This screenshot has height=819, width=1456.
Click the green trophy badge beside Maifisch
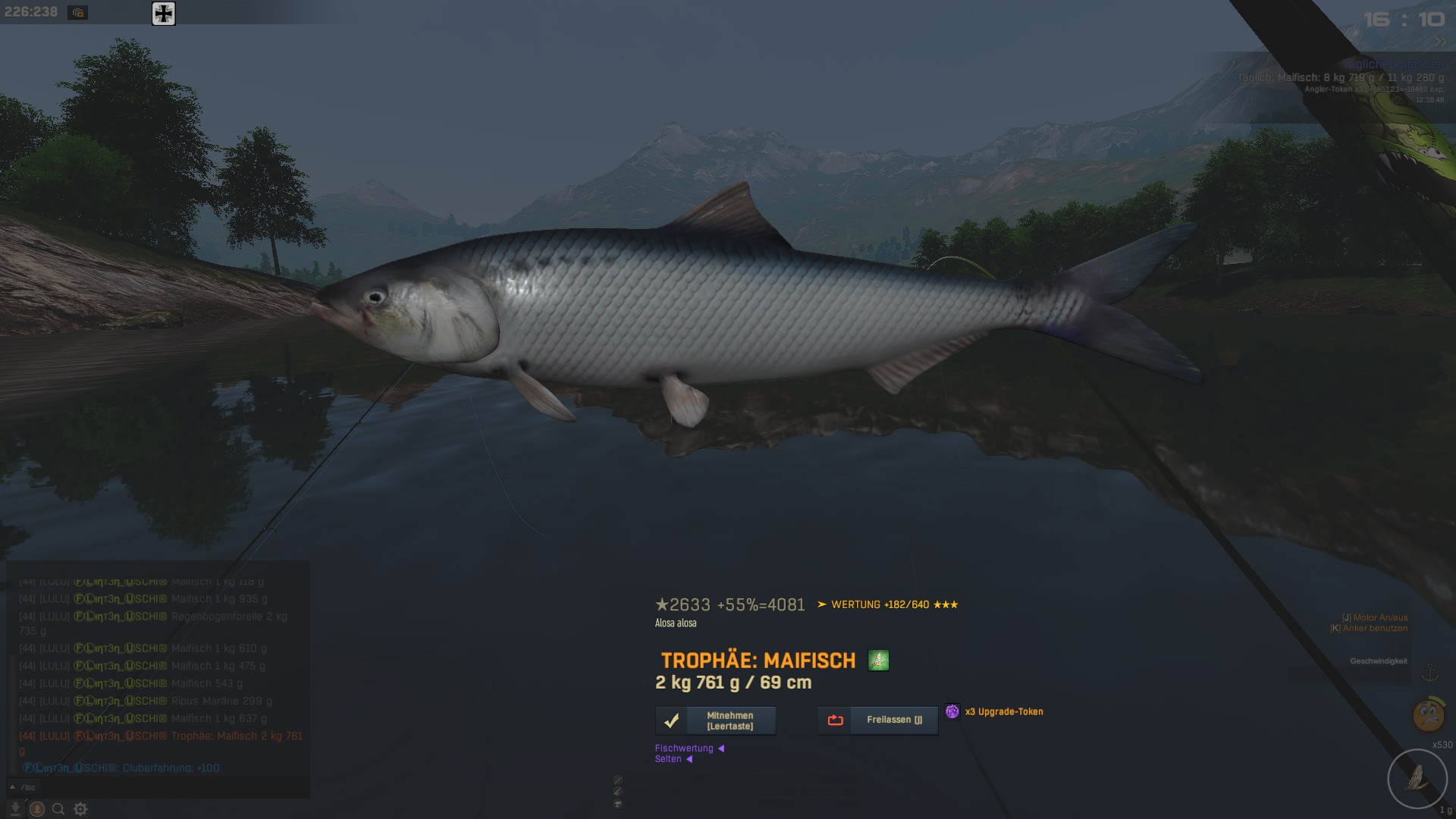click(x=878, y=661)
